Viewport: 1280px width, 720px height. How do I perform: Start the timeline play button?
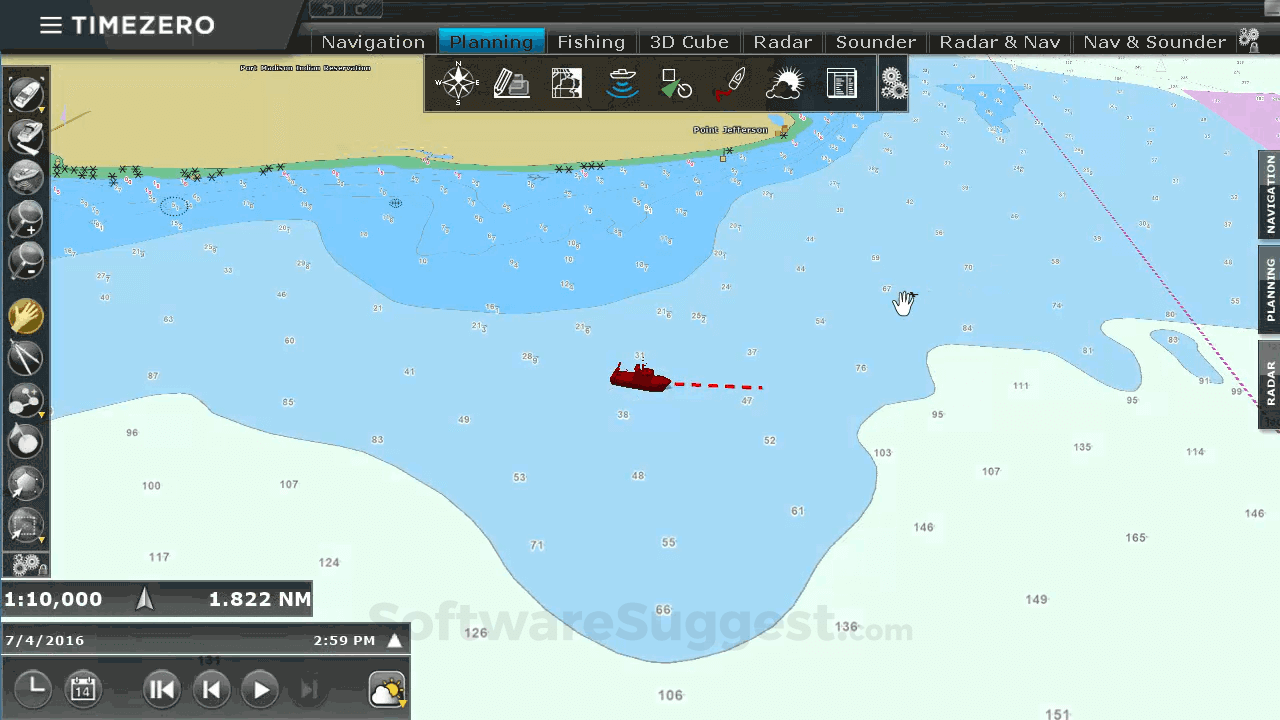(x=260, y=689)
